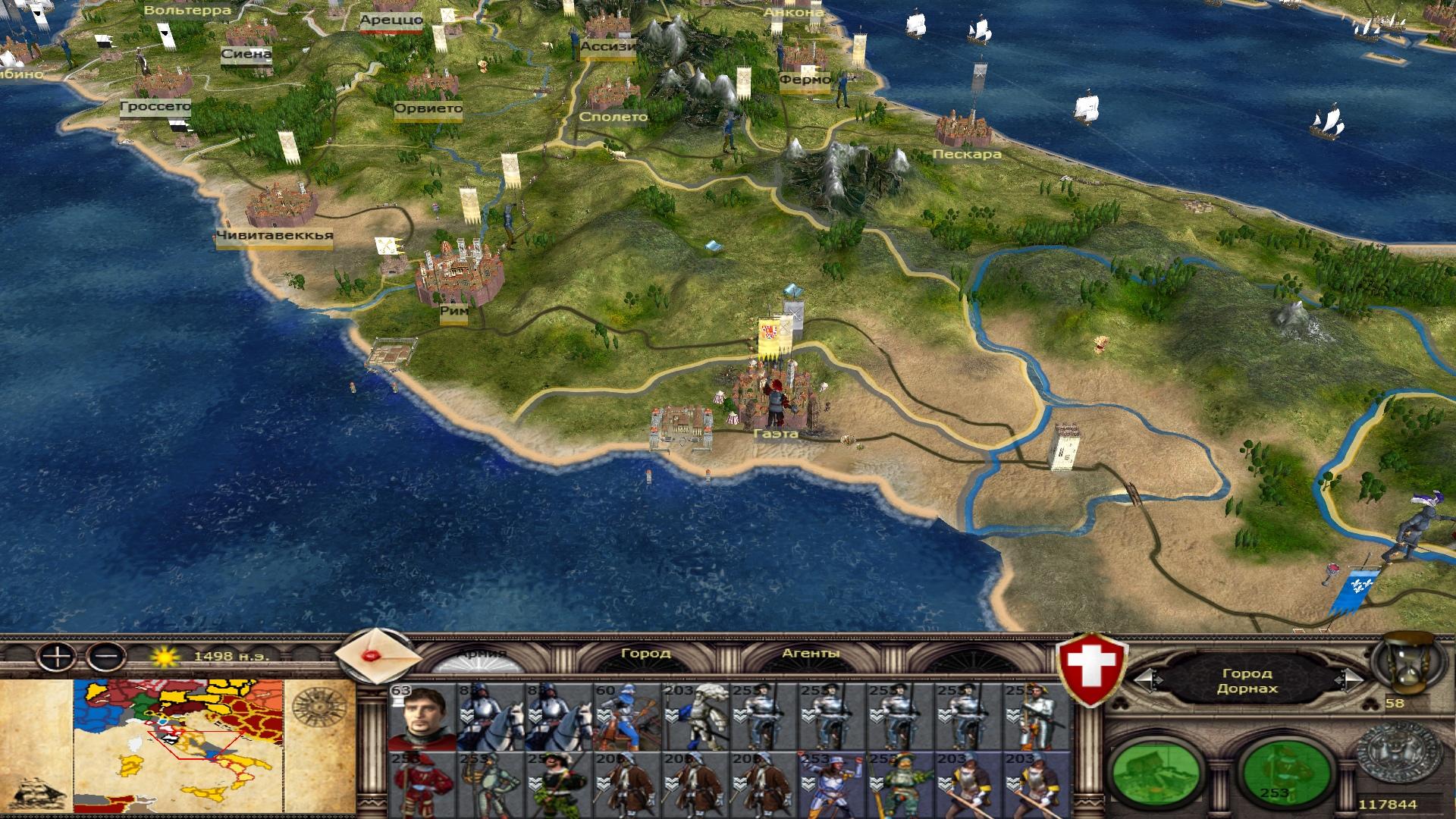Switch to the Армия tab
1456x819 pixels.
(482, 654)
